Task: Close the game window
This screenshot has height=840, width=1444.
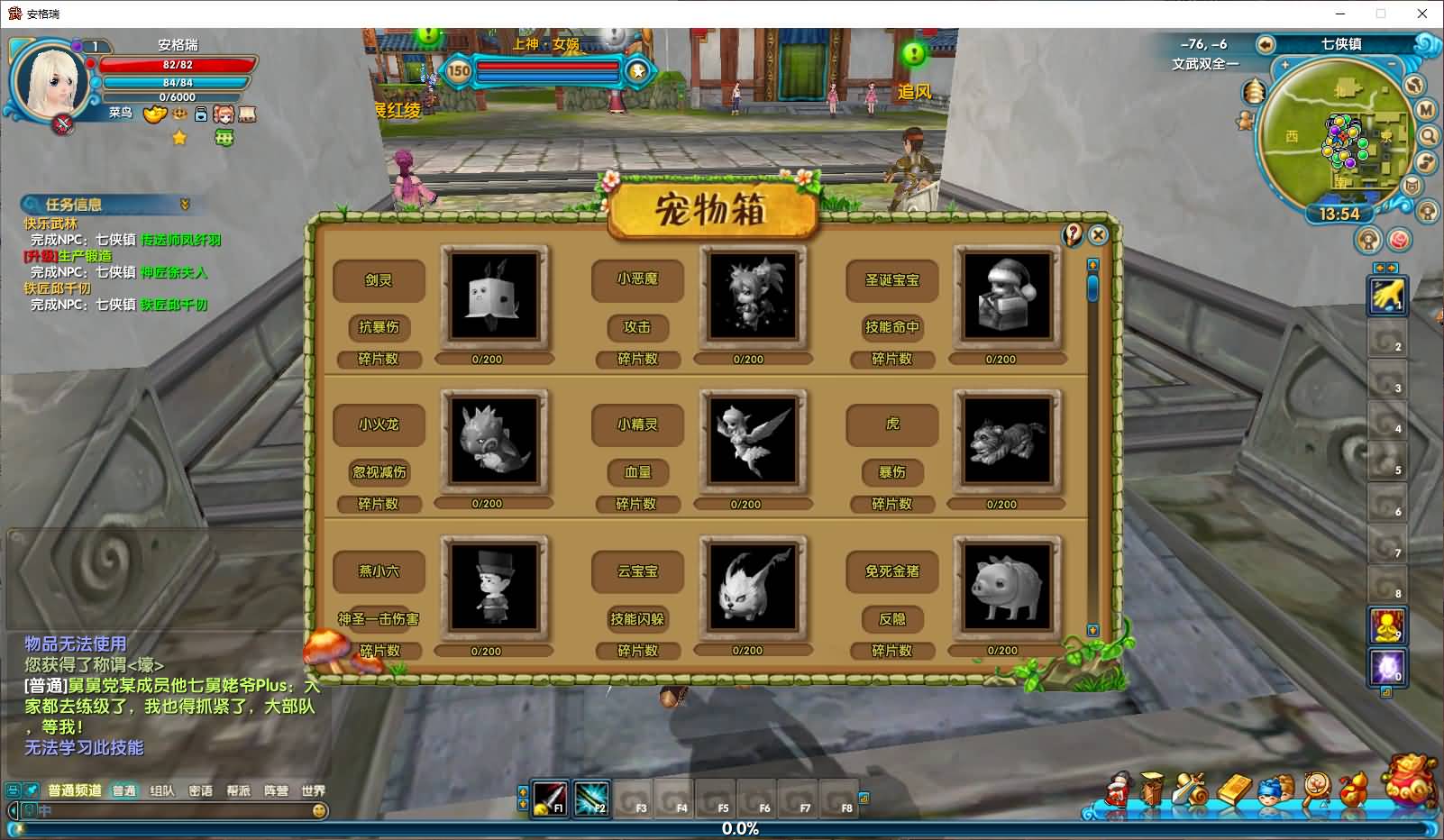Action: [x=1422, y=14]
